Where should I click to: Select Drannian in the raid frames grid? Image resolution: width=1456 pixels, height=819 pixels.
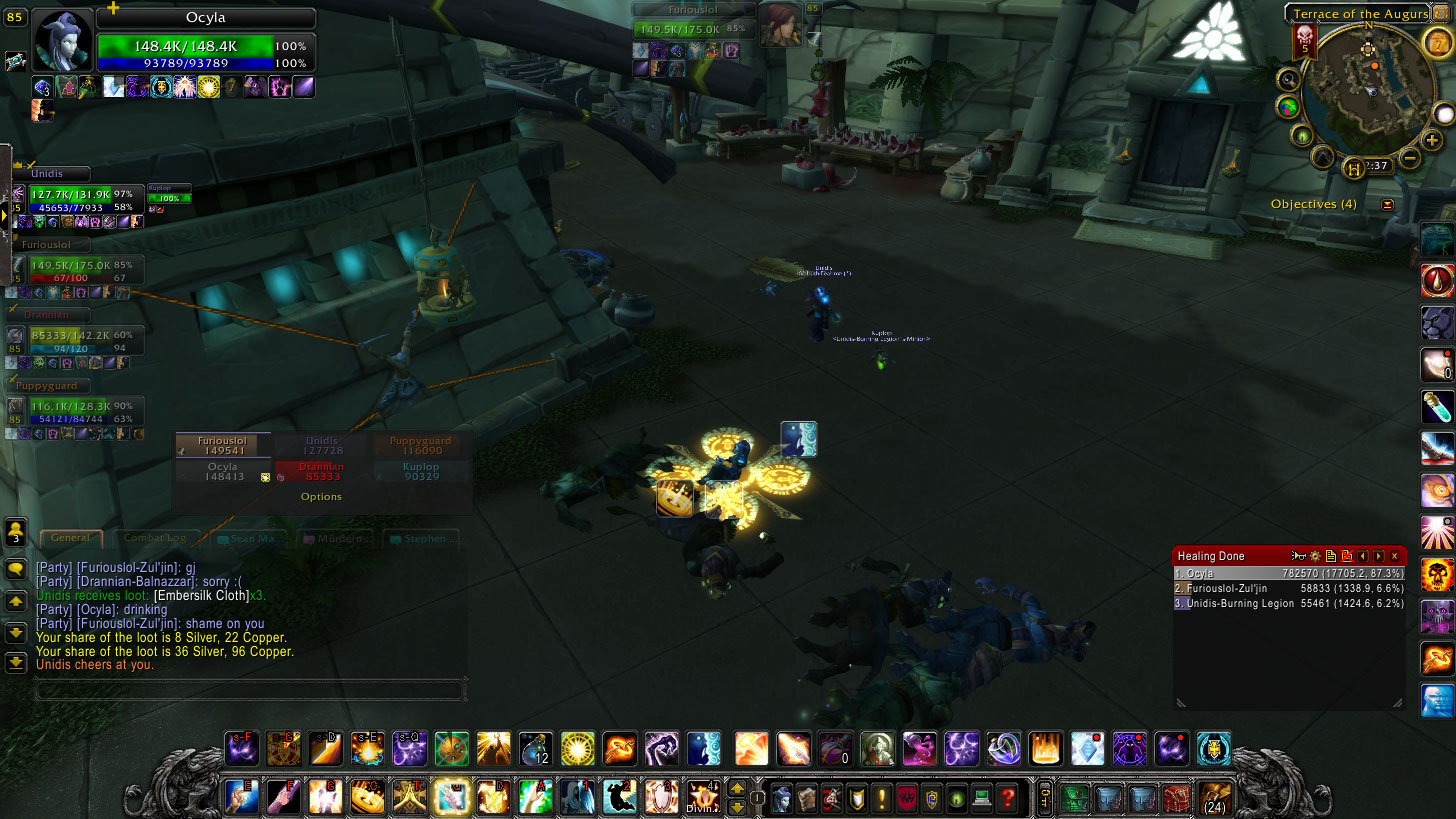[x=321, y=472]
